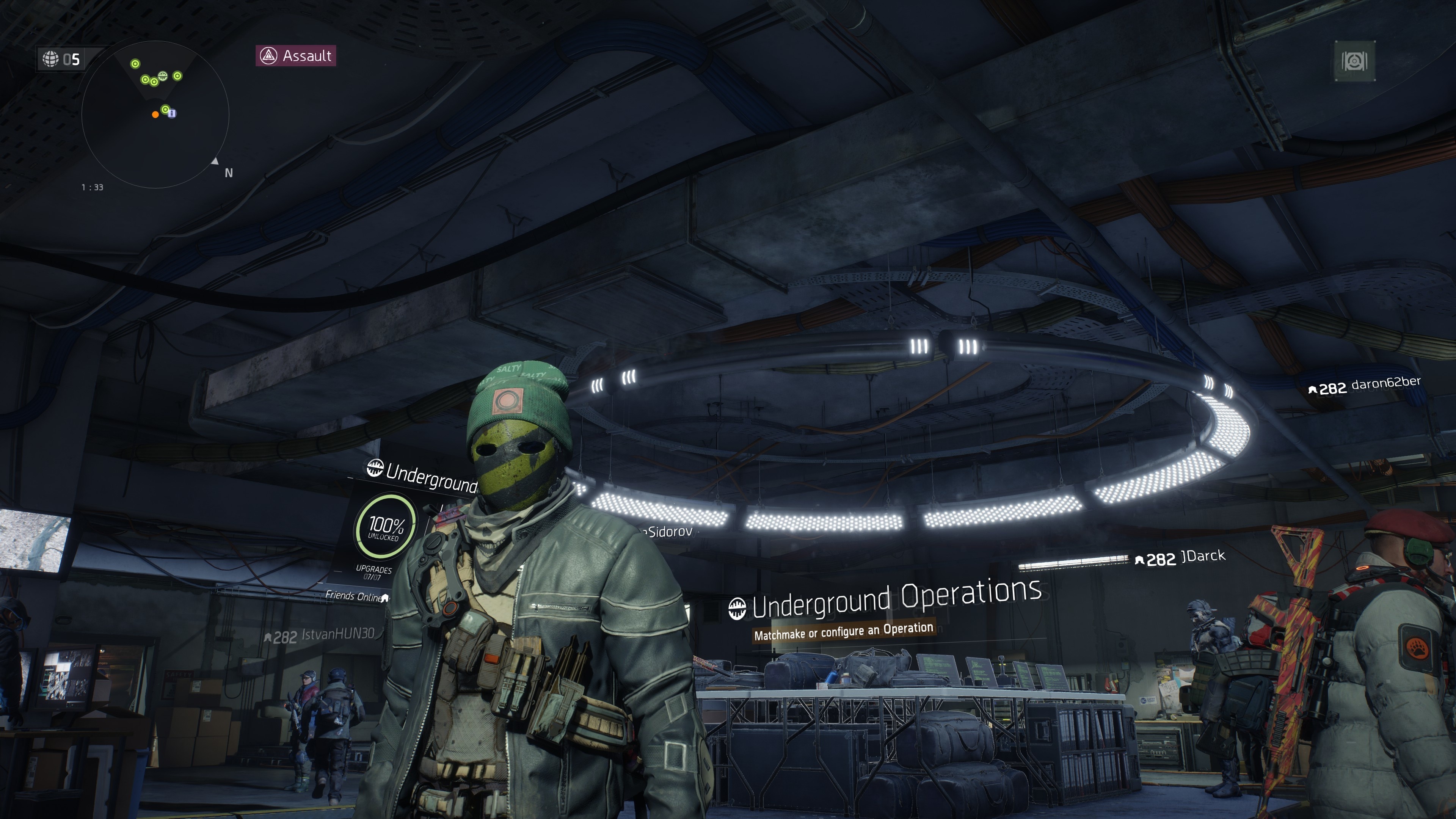
Task: Click the globe icon beside 05
Action: (x=51, y=59)
